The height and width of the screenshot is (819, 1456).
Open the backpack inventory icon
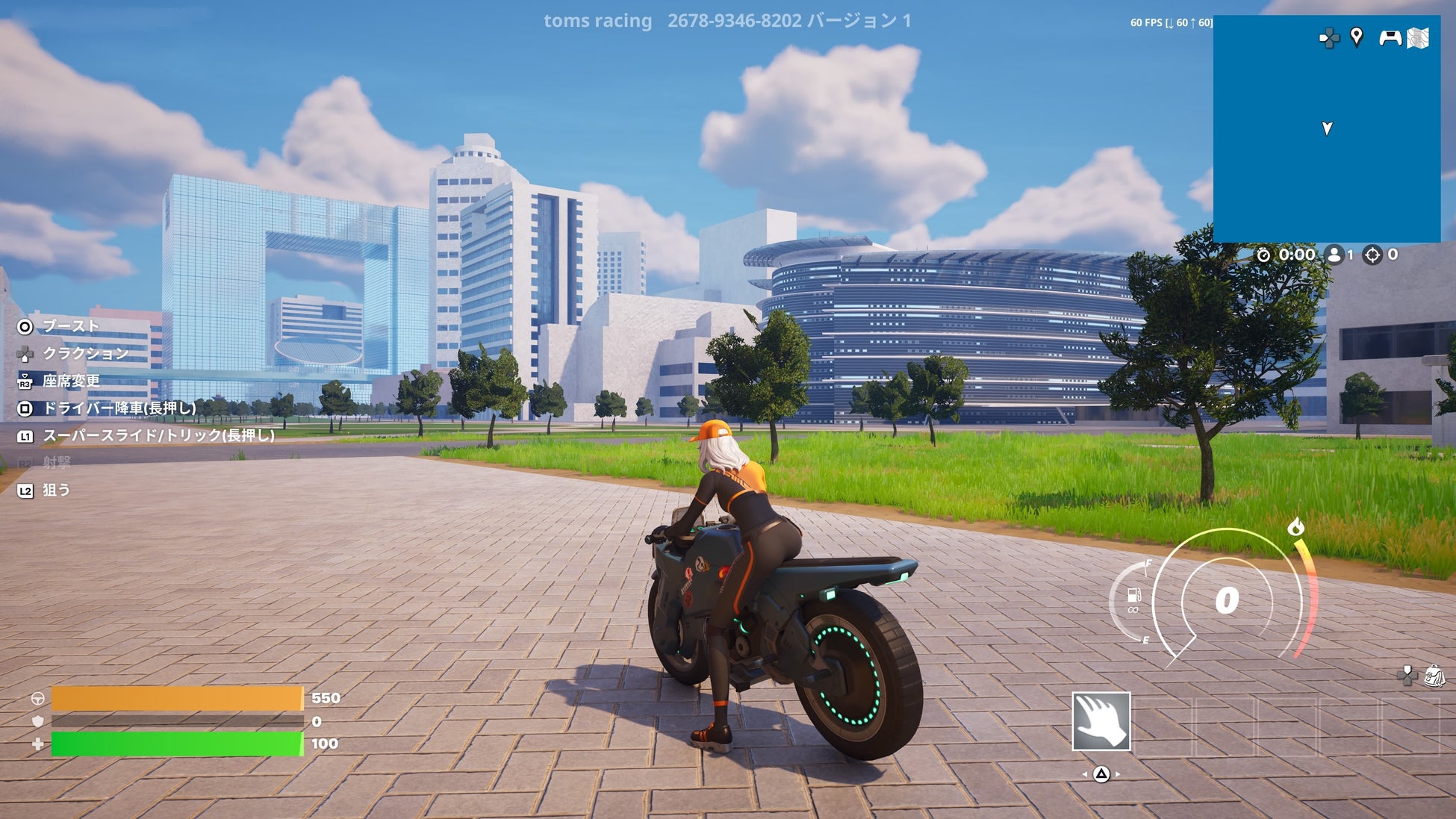click(1434, 676)
